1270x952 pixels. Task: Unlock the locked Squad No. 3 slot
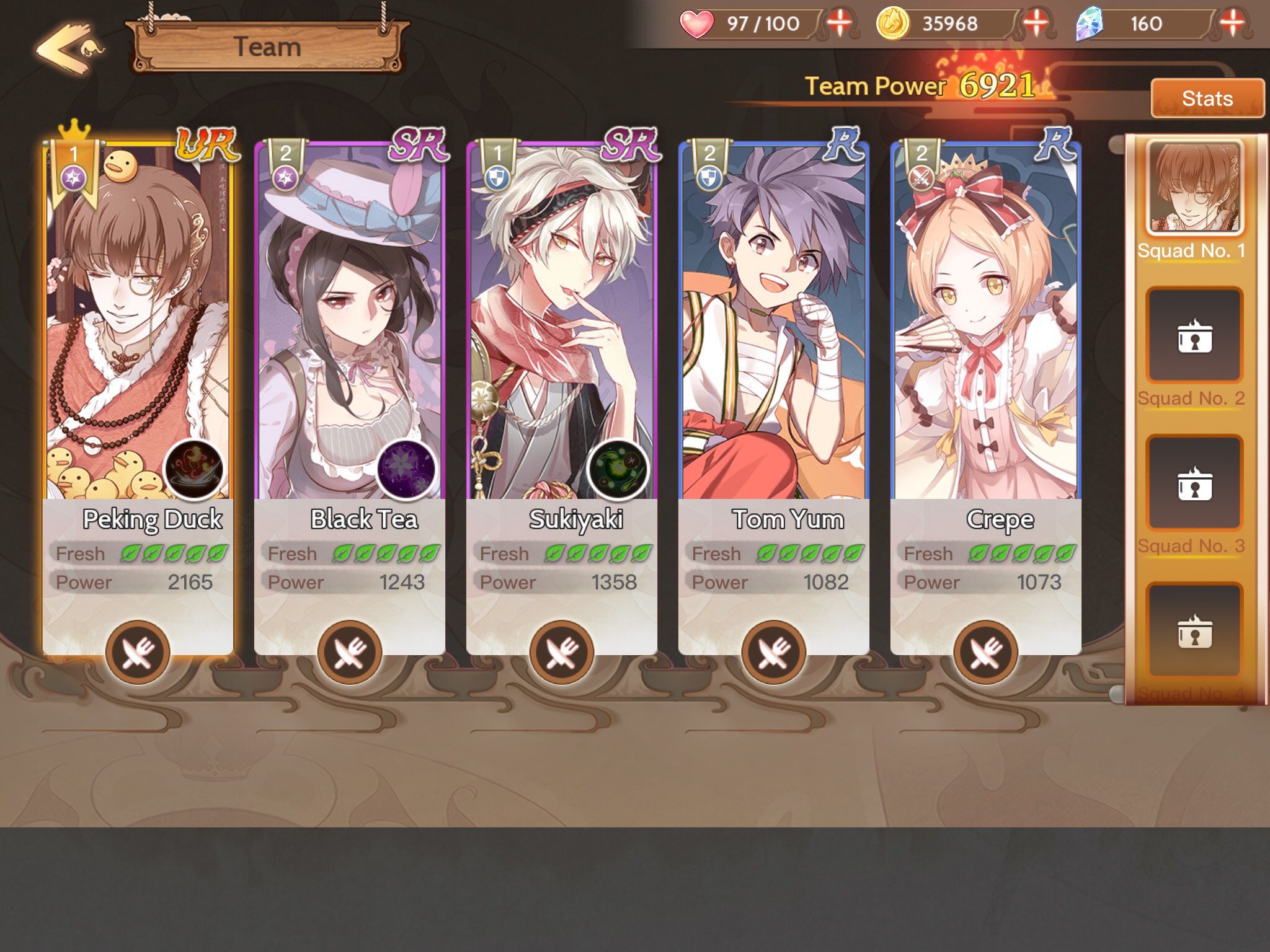point(1194,483)
